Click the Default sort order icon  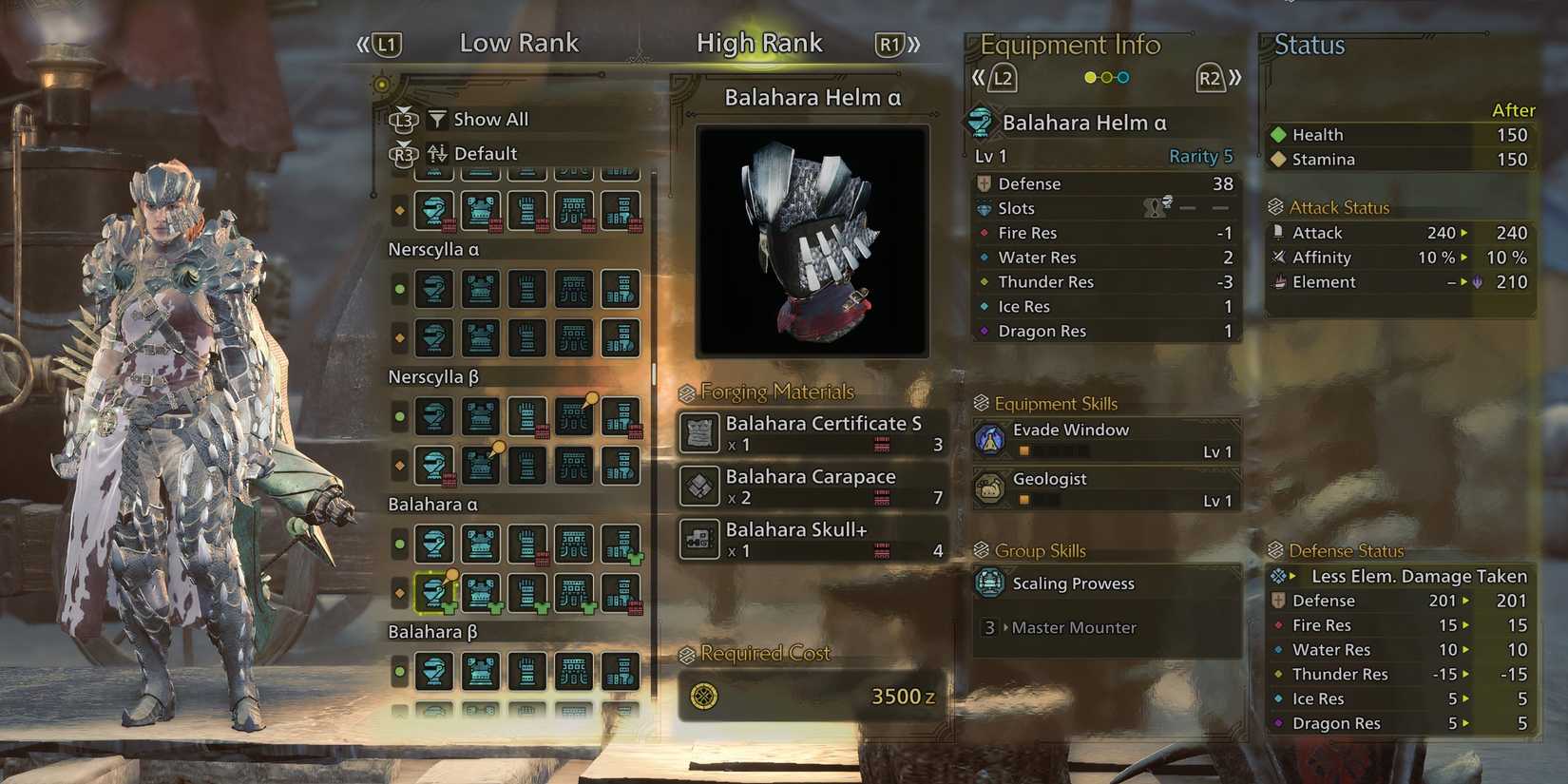[437, 153]
